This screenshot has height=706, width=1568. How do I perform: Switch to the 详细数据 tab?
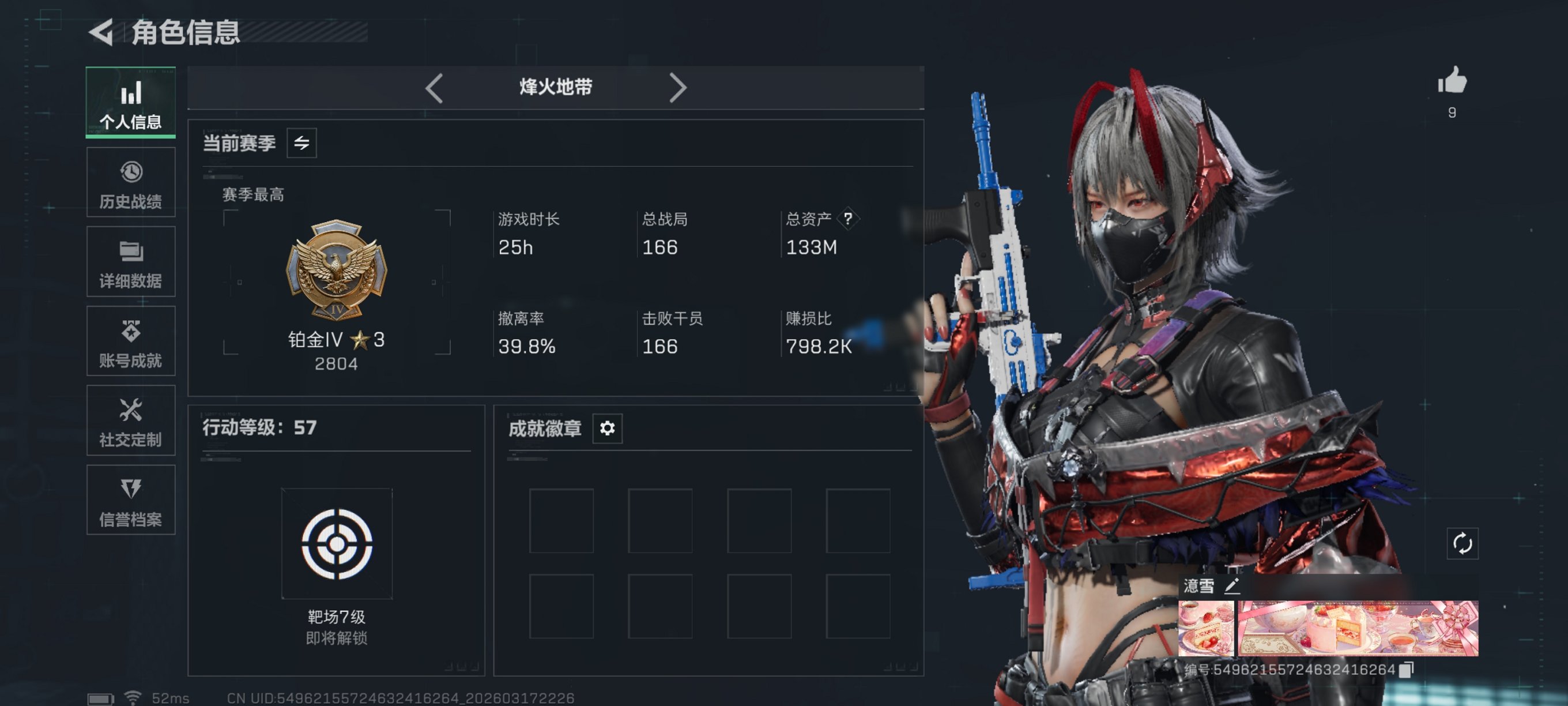pos(130,262)
